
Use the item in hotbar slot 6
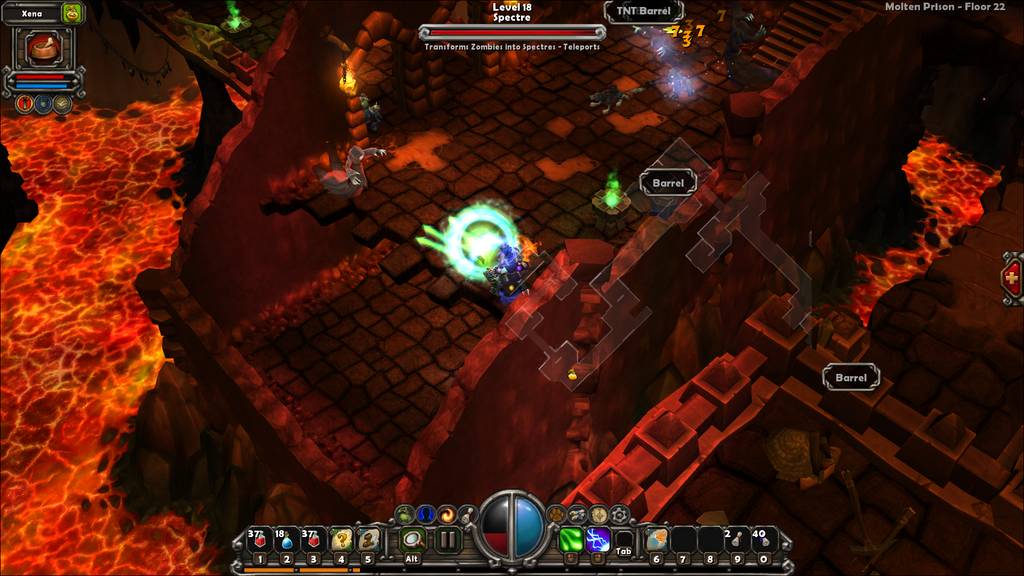click(x=656, y=540)
